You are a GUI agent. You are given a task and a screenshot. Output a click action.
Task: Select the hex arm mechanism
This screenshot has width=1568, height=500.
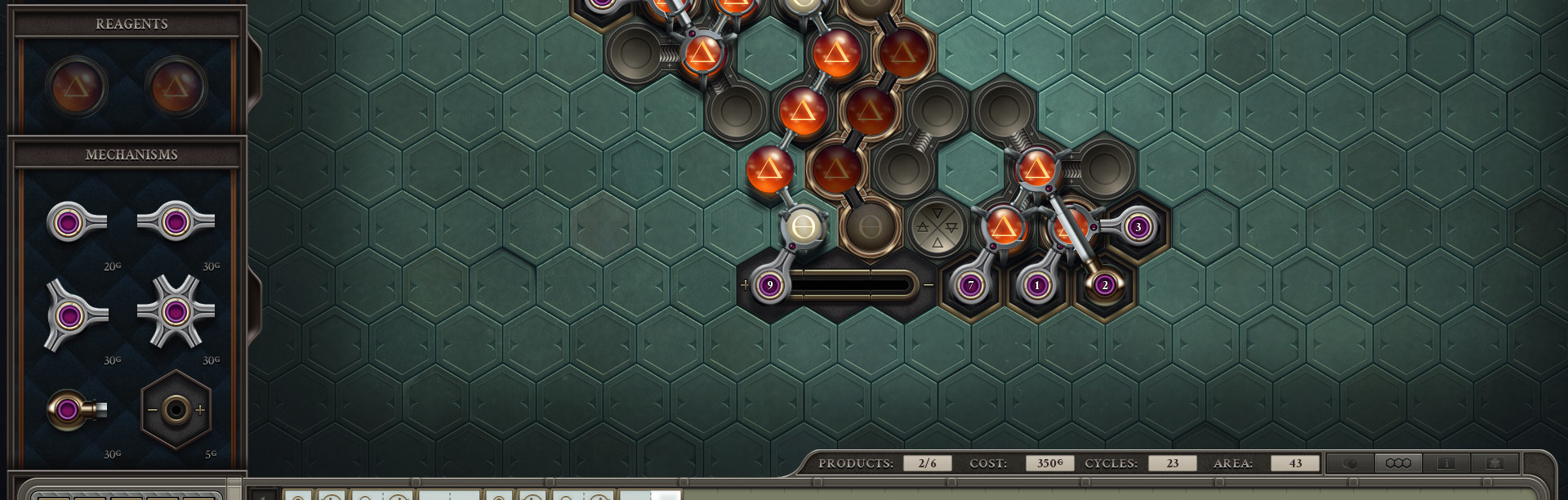176,311
